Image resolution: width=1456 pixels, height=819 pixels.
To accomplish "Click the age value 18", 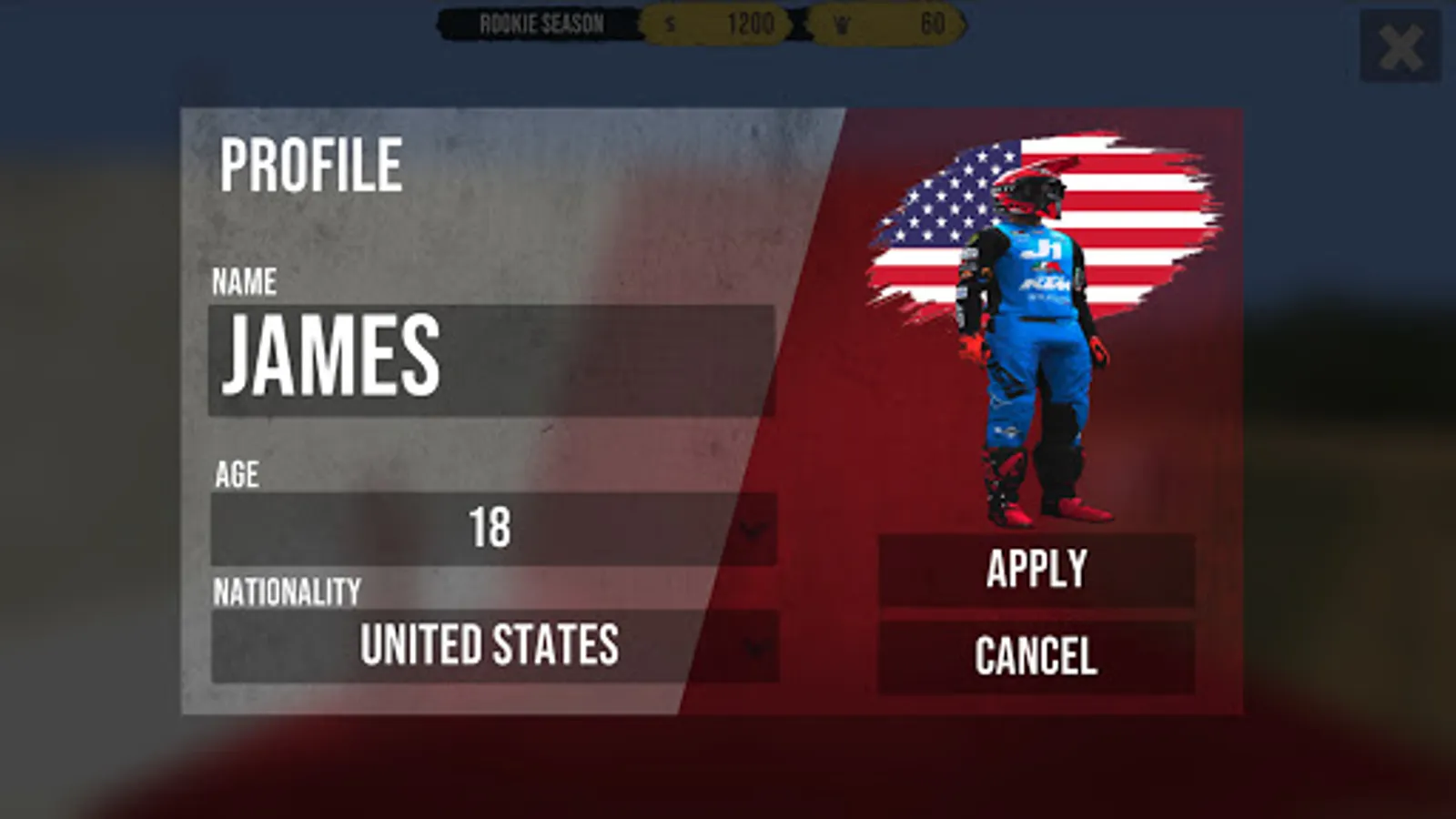I will click(x=491, y=528).
